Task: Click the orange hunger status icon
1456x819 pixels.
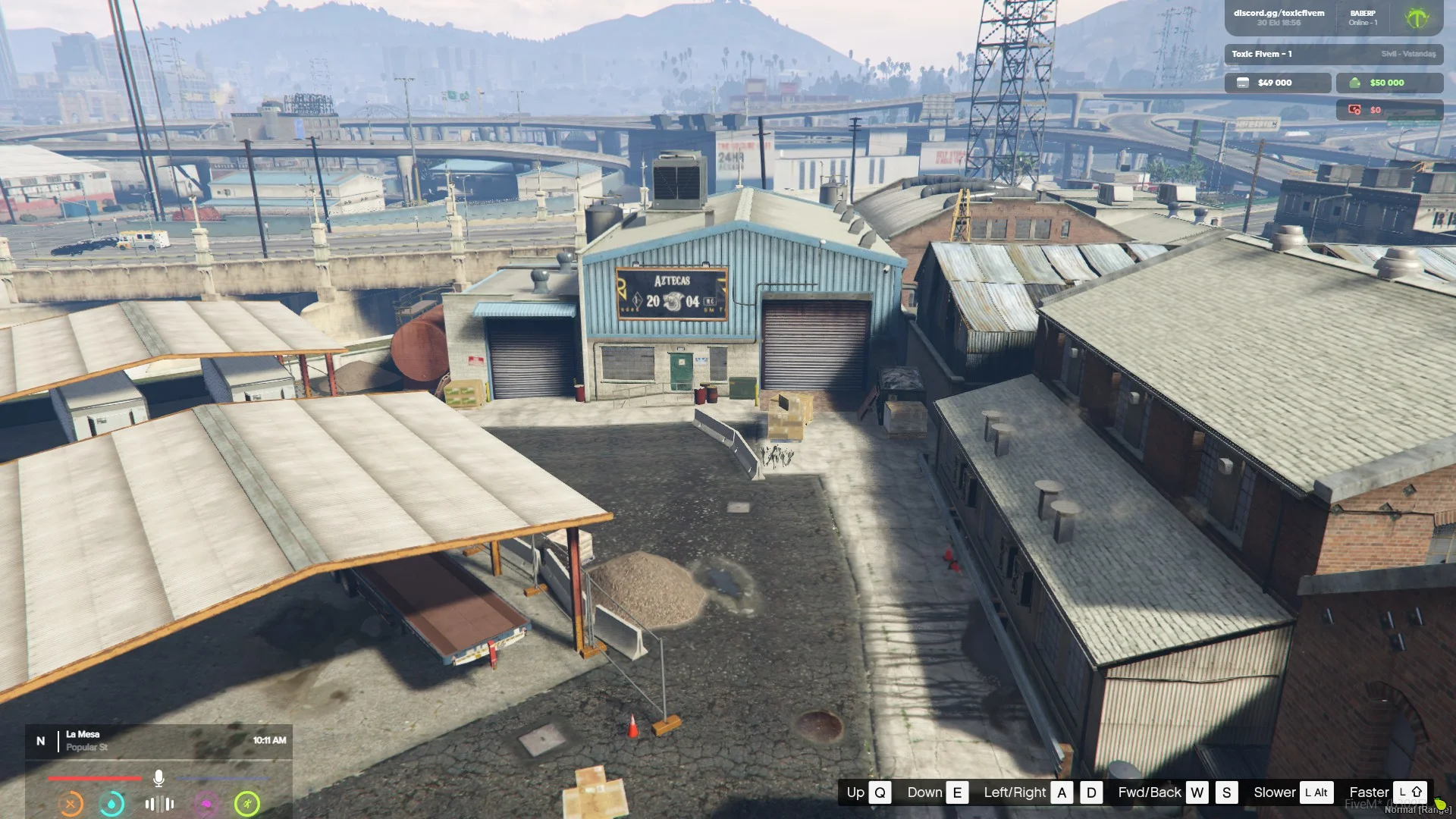Action: tap(71, 803)
